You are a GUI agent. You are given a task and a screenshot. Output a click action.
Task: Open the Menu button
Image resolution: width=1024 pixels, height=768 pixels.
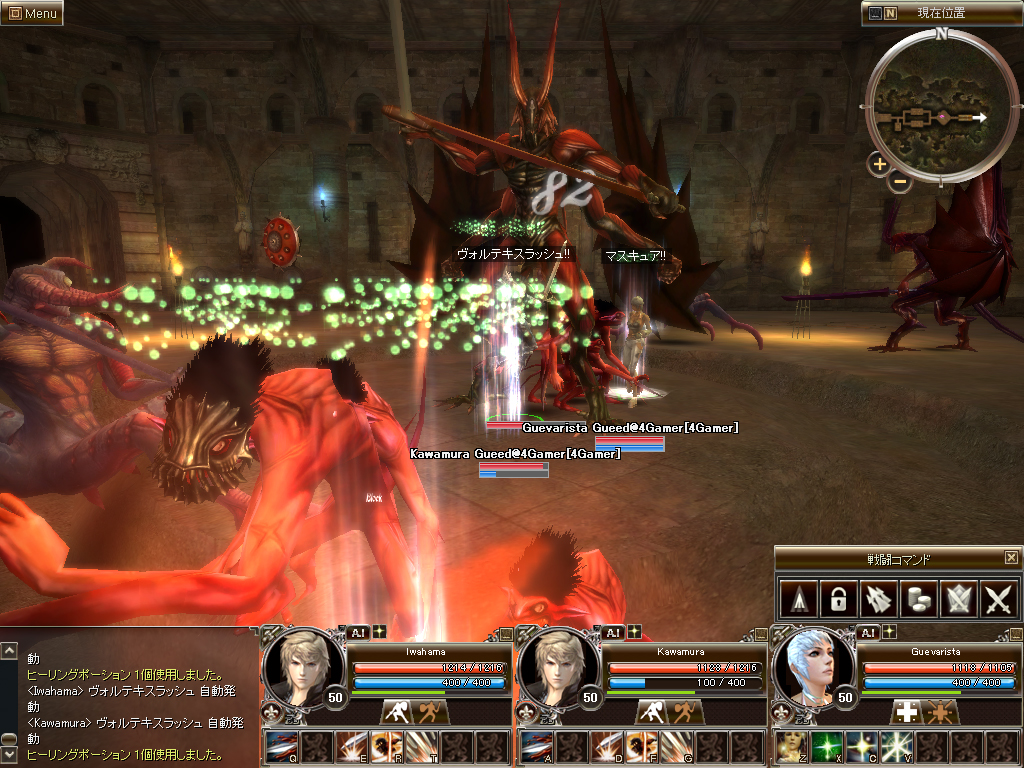(32, 13)
